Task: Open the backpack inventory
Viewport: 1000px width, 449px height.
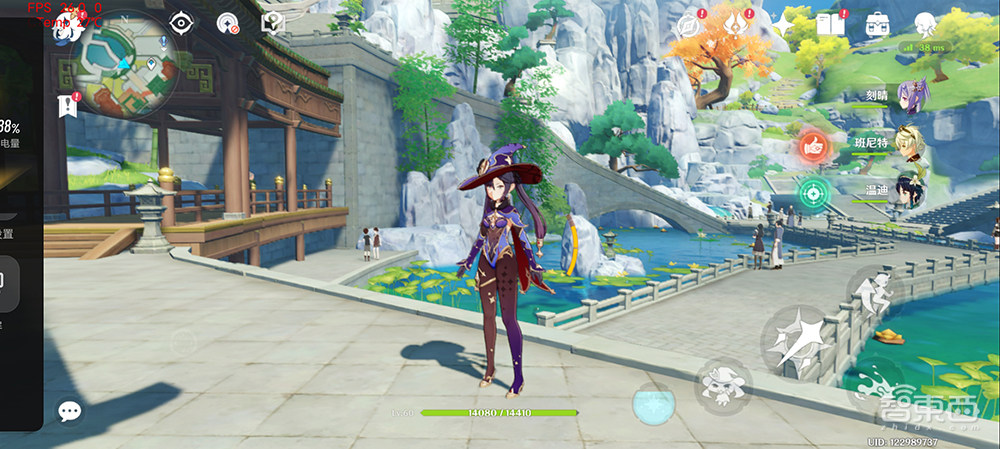Action: (879, 24)
